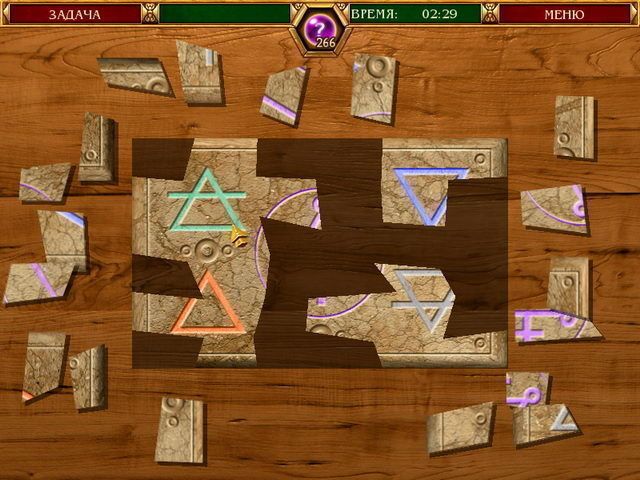Open the МЕНЮ menu

tap(564, 14)
